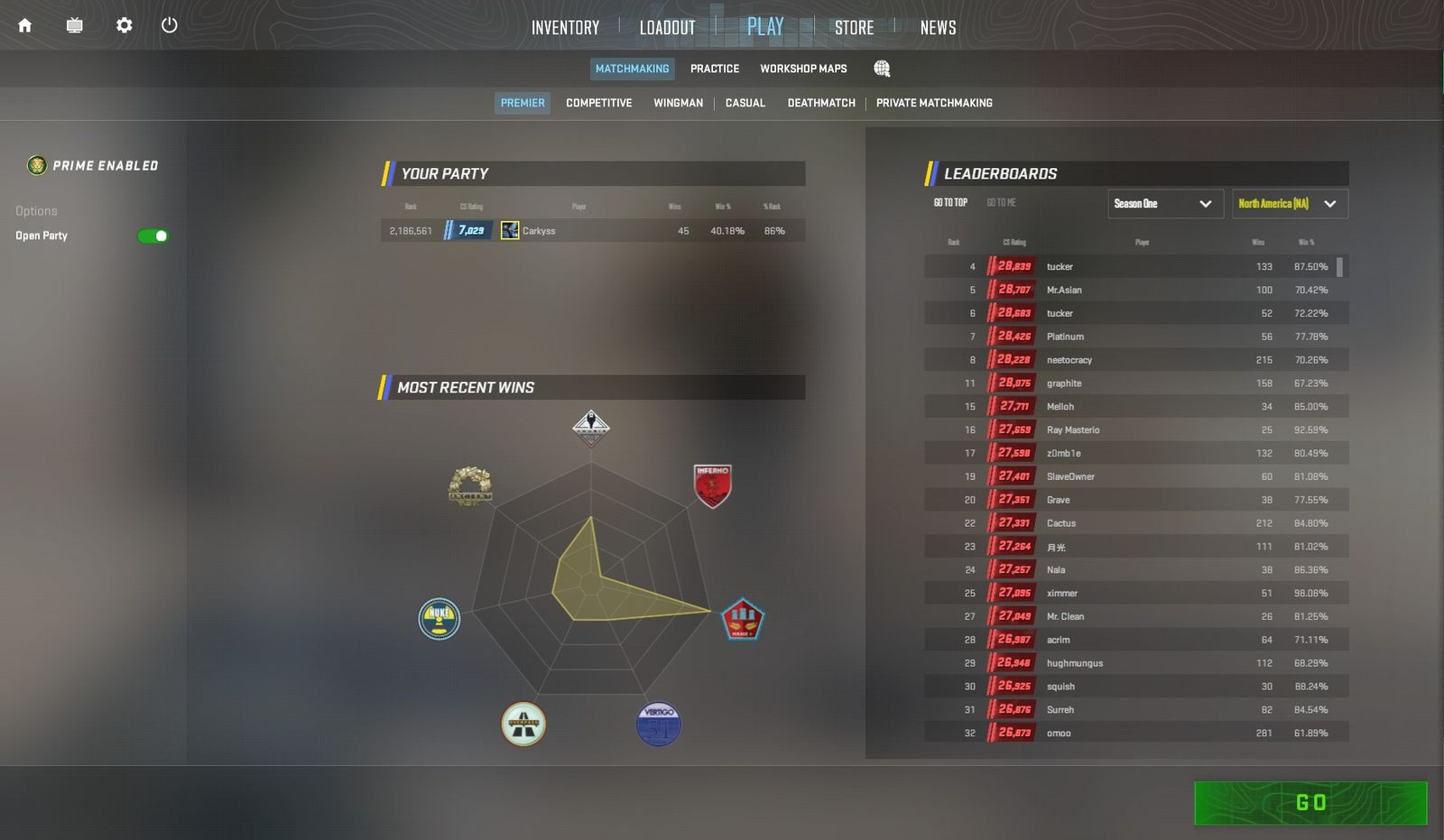Open the Watch panel via the TV icon
Image resolution: width=1444 pixels, height=840 pixels.
[74, 25]
